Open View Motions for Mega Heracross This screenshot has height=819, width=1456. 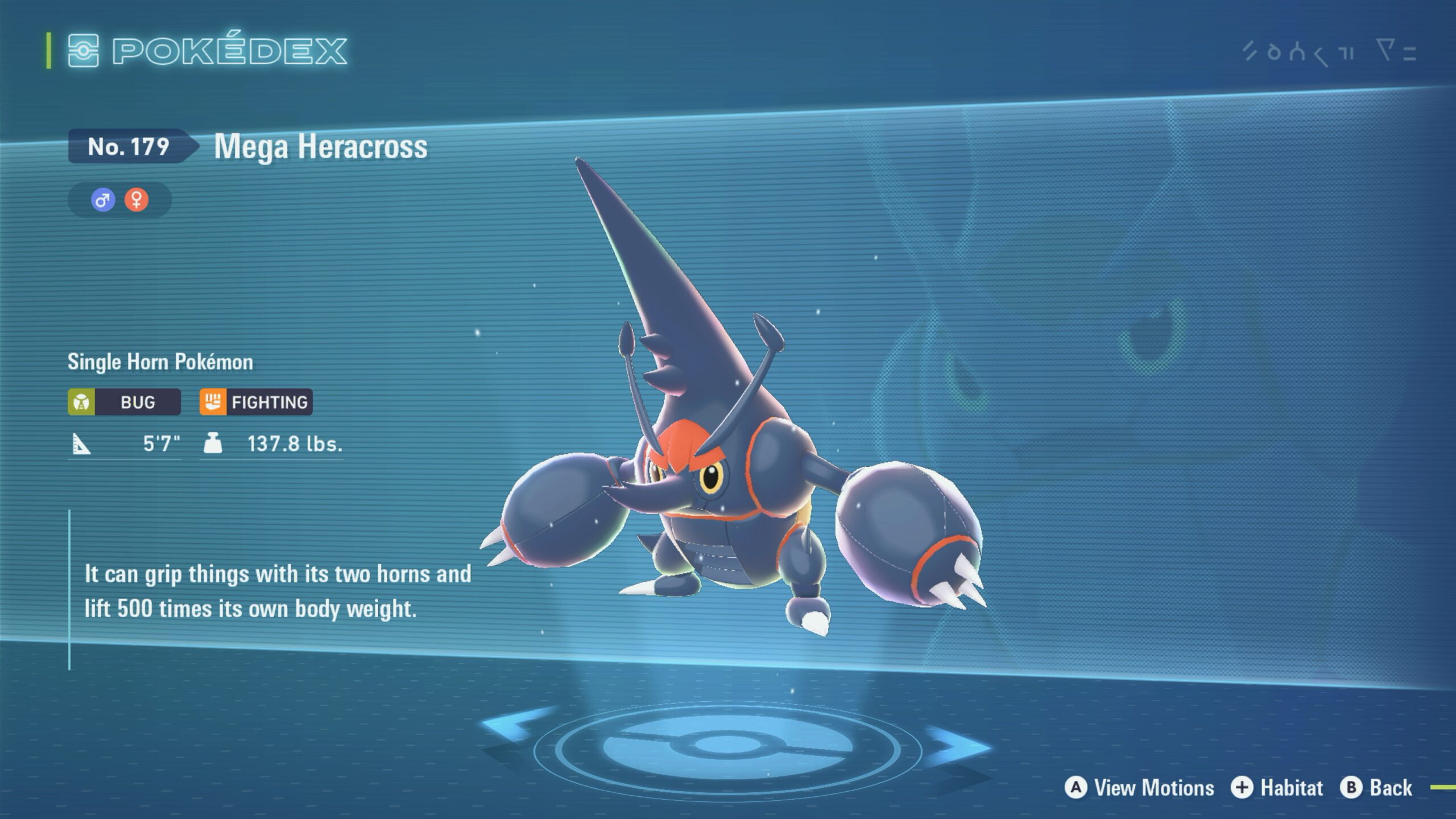(1139, 788)
